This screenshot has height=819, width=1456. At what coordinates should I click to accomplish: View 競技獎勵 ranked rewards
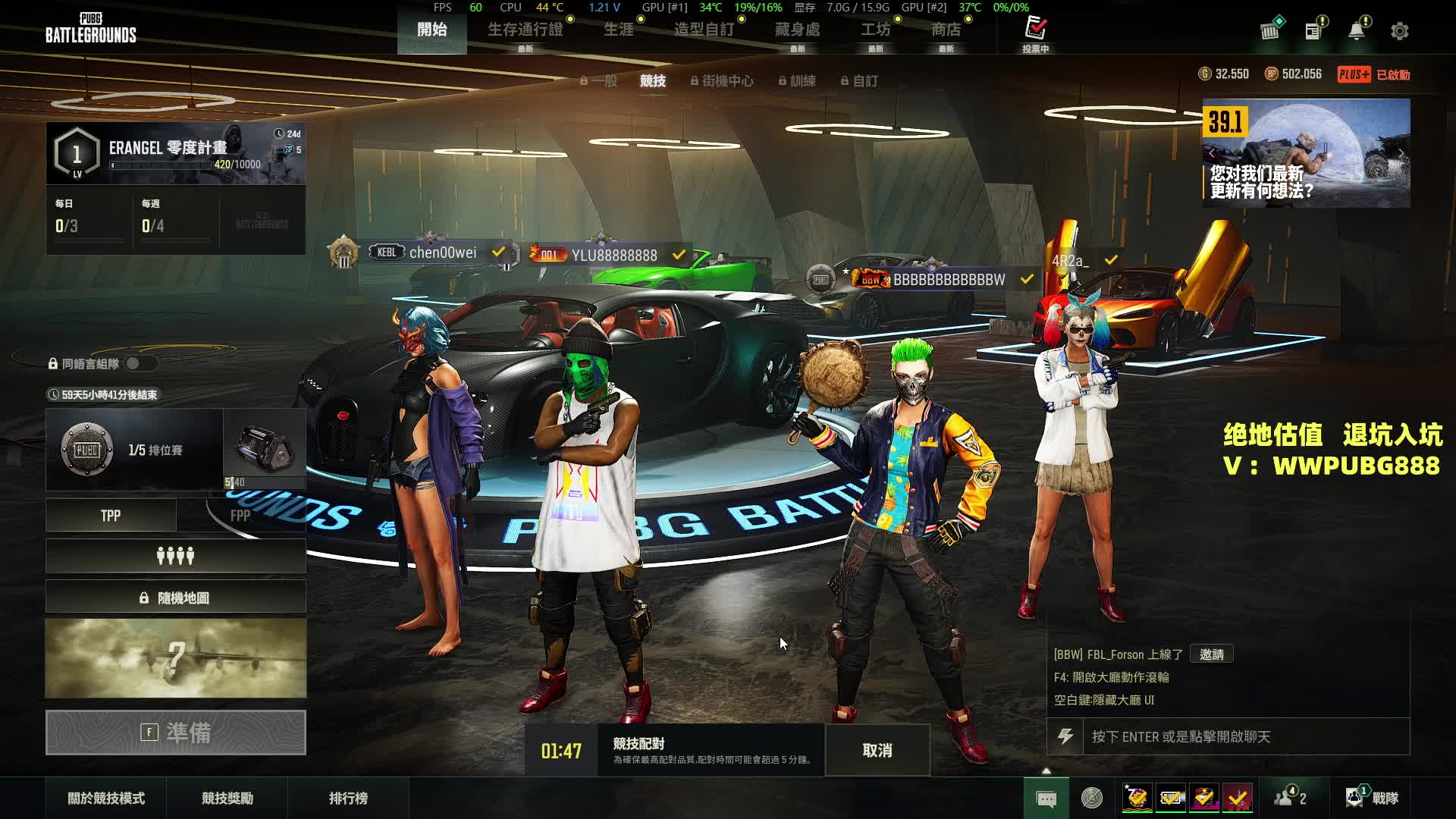click(227, 798)
